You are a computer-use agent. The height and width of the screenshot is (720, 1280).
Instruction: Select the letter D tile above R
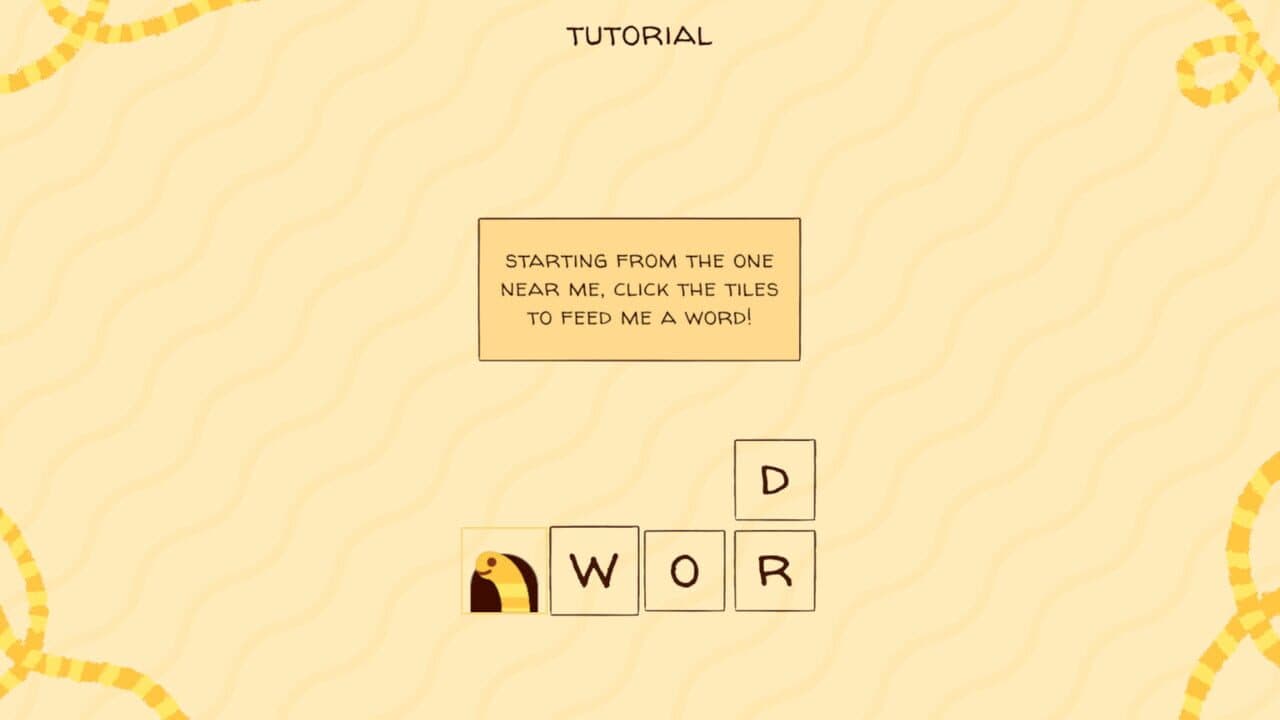pyautogui.click(x=774, y=480)
